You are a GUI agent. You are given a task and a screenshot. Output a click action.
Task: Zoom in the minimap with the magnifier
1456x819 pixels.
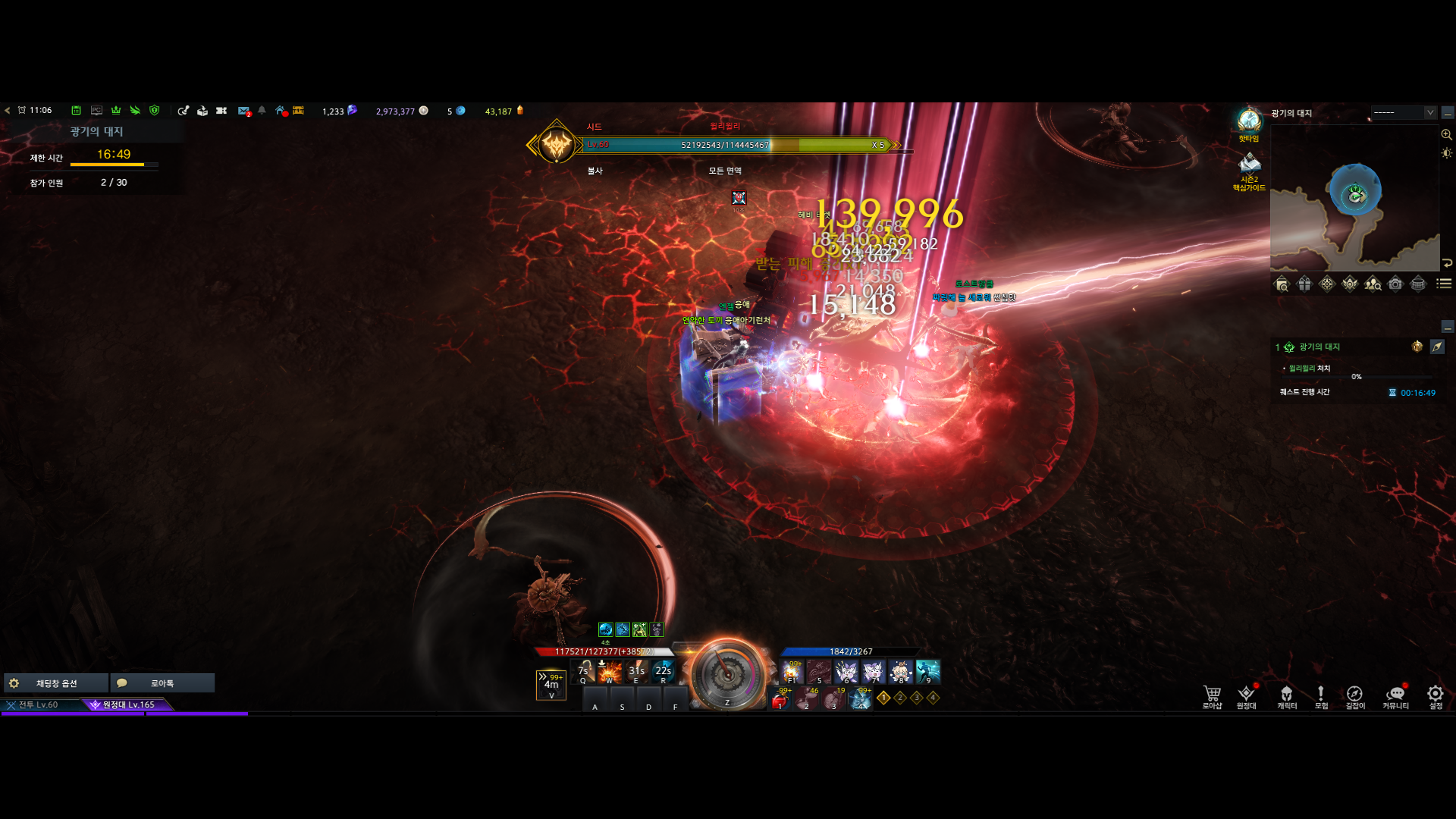1447,135
